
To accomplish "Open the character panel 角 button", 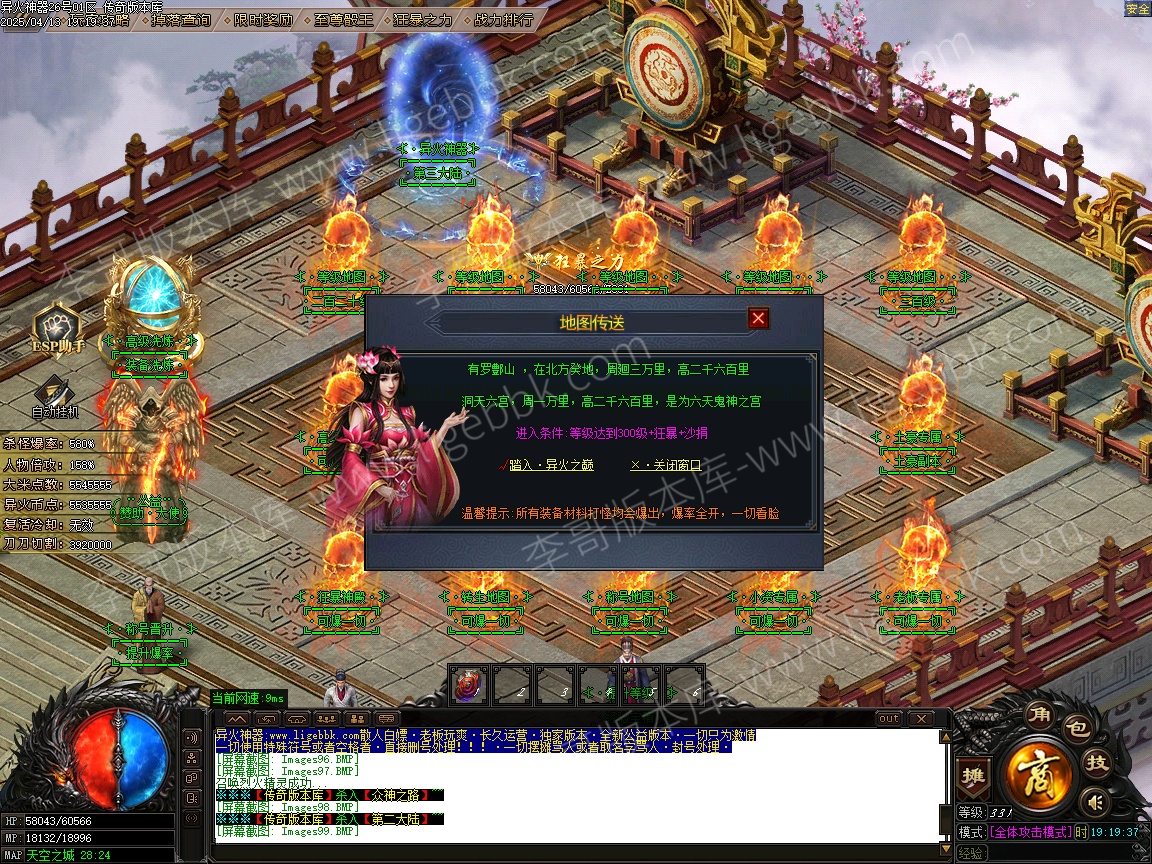I will 1037,714.
